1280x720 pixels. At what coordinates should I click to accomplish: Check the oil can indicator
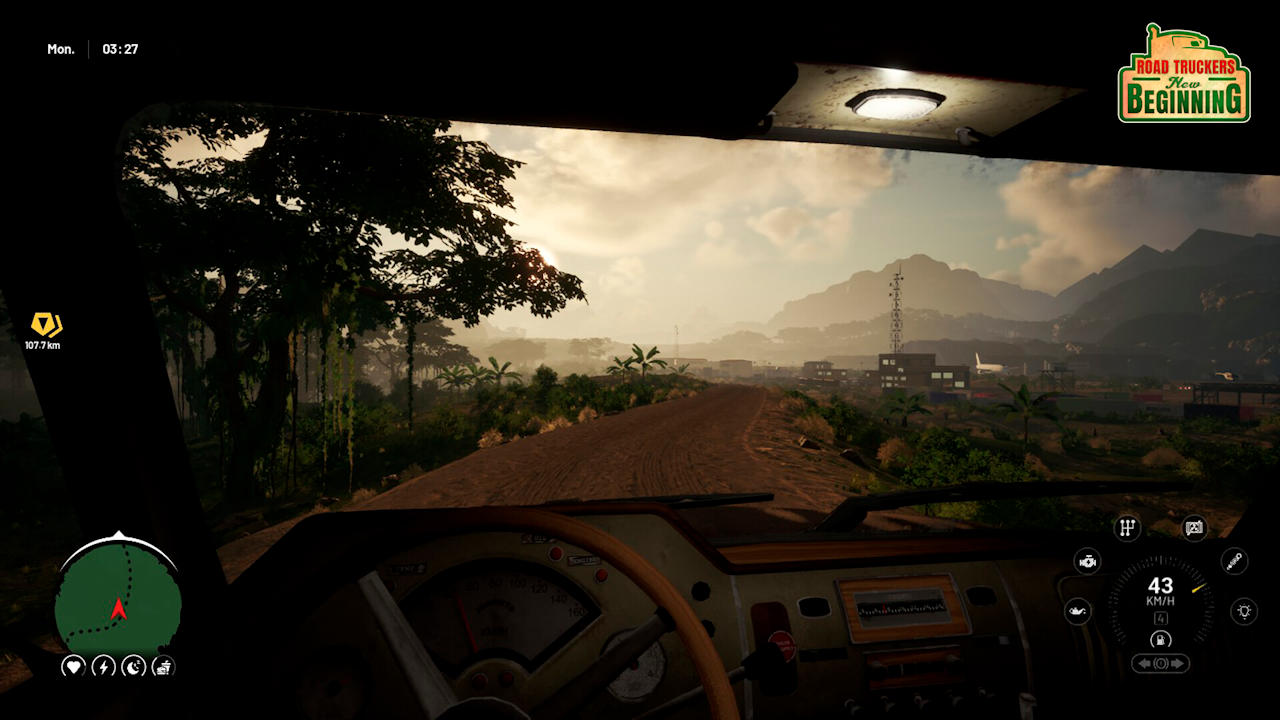[1077, 611]
